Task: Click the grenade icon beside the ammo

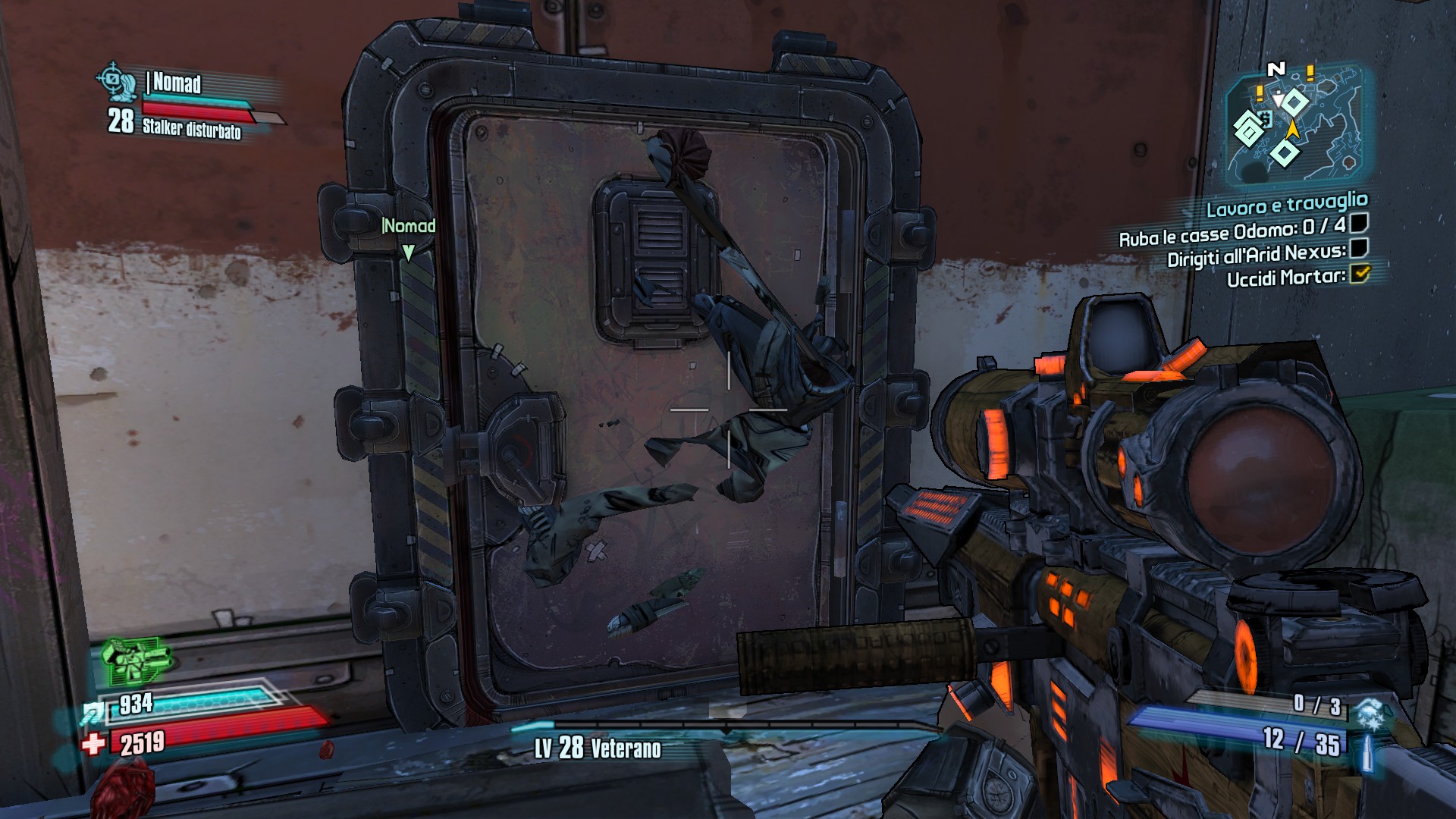Action: pyautogui.click(x=1370, y=713)
